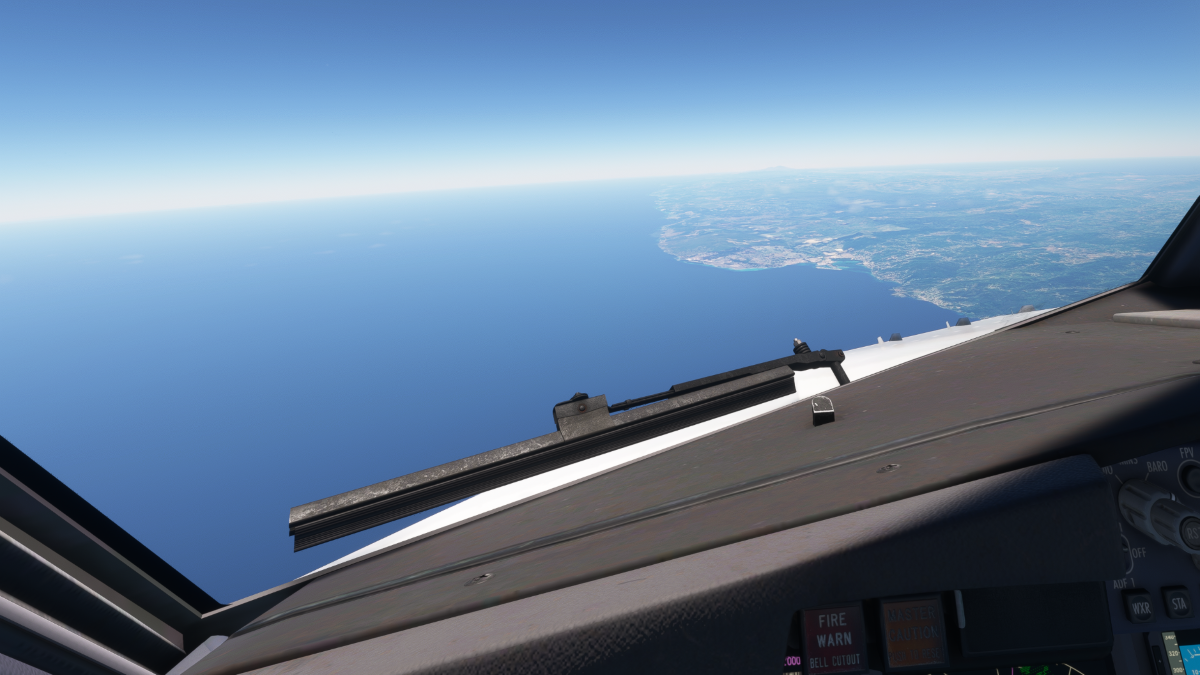Toggle the STA map button
The image size is (1200, 675).
point(1176,602)
